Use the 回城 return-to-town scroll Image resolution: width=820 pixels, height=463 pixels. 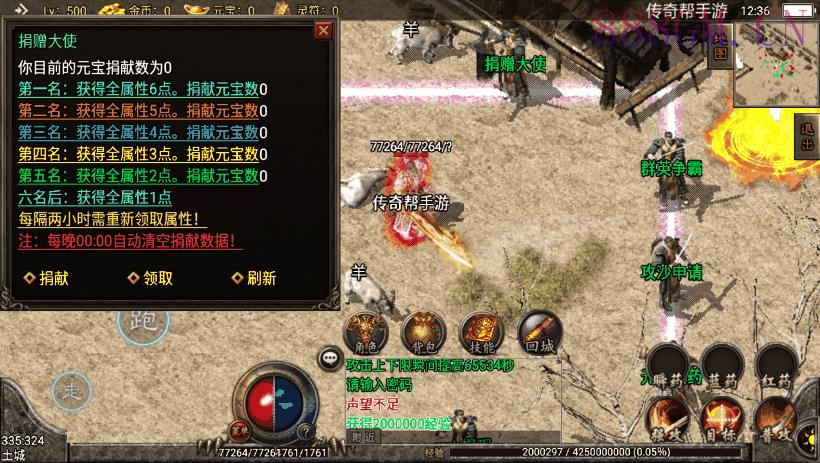coord(539,333)
